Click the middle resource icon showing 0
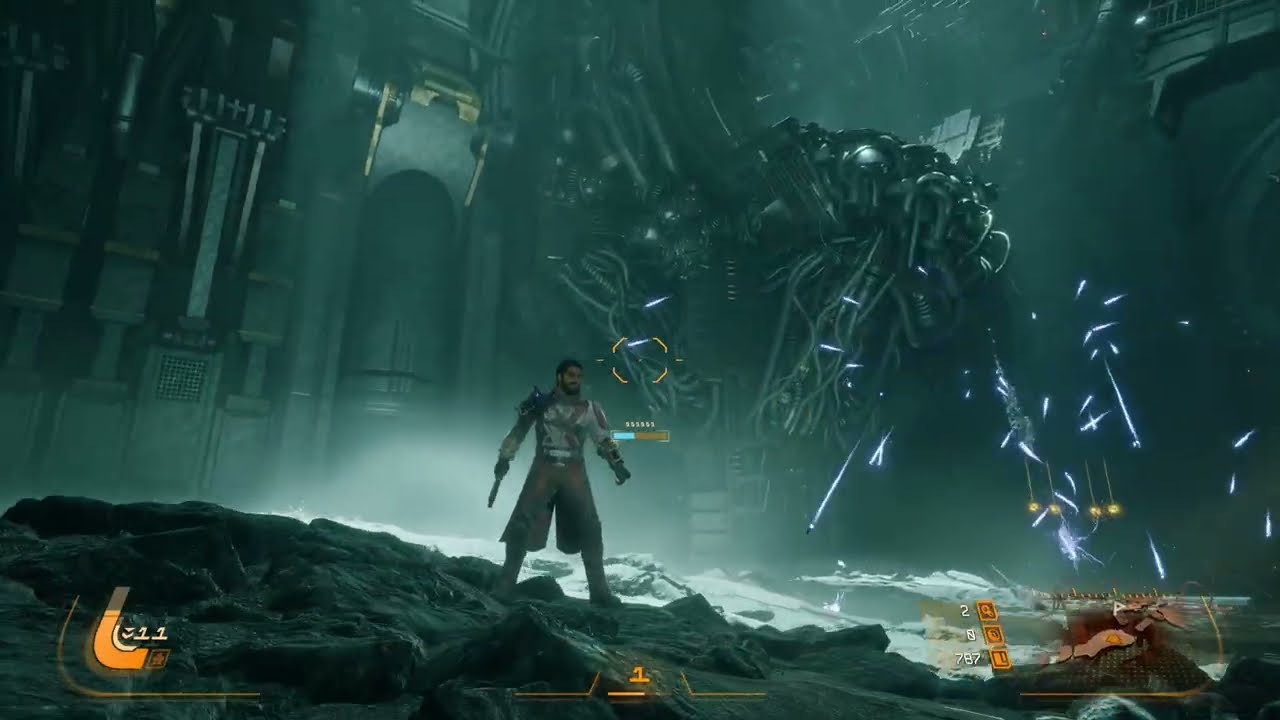 993,636
